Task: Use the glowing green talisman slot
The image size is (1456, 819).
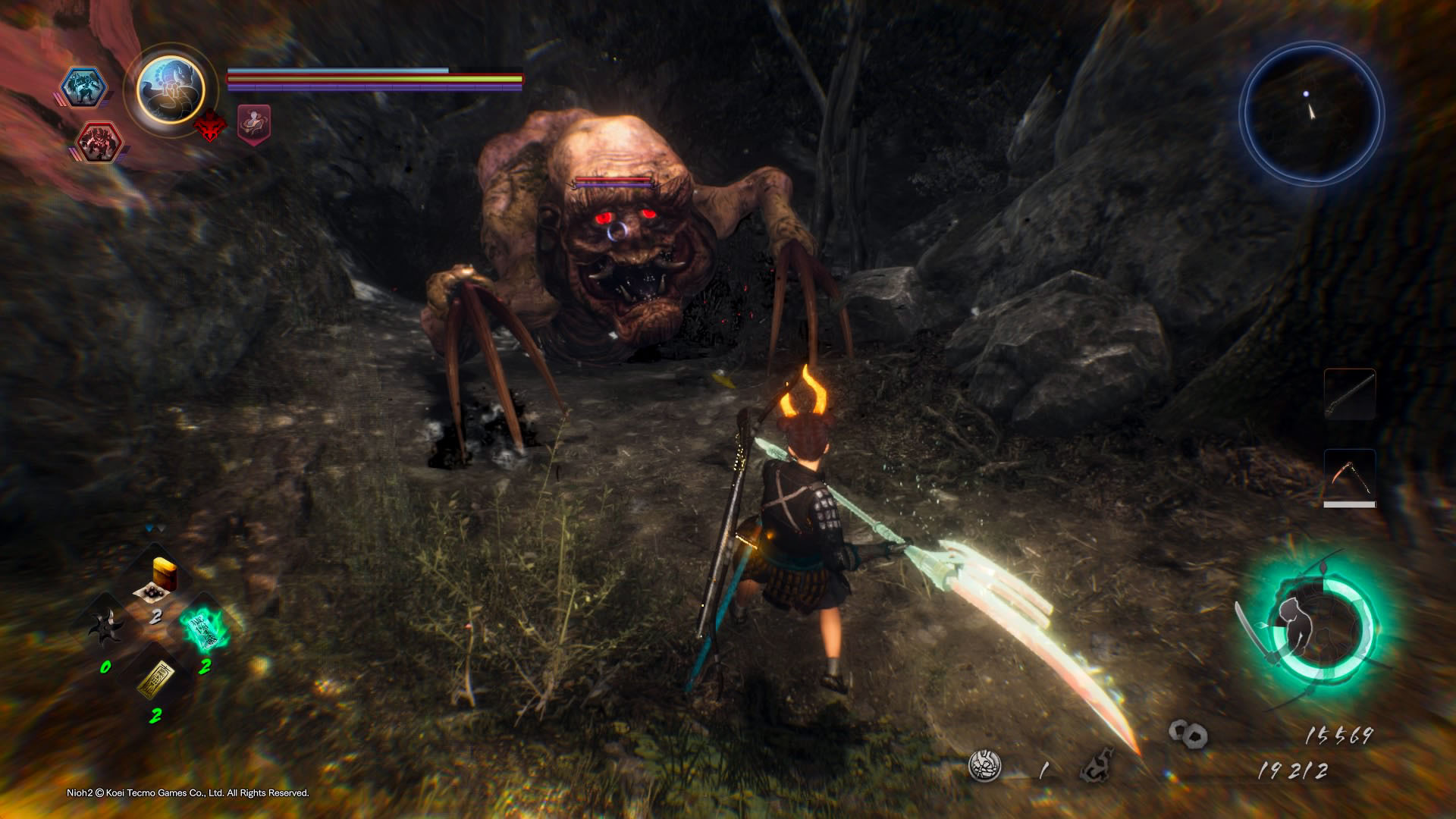Action: pos(204,629)
